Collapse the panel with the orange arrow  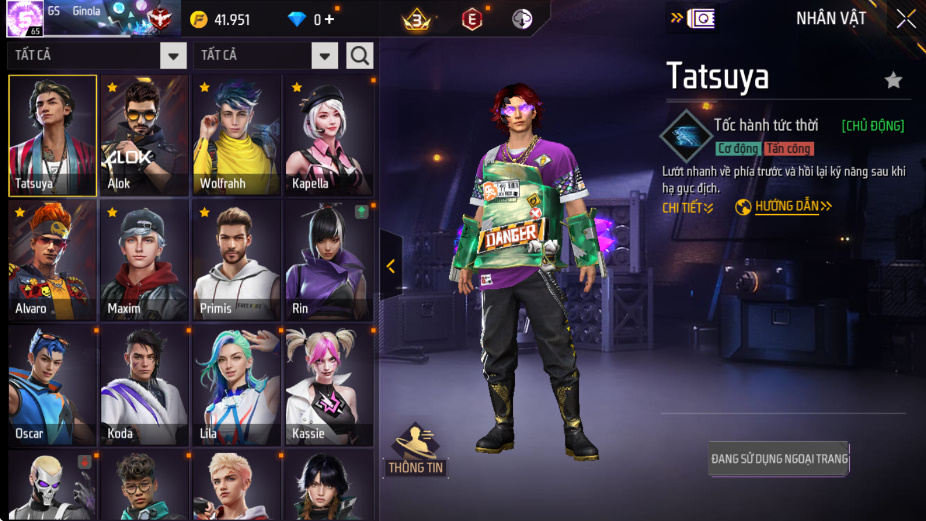pyautogui.click(x=391, y=266)
